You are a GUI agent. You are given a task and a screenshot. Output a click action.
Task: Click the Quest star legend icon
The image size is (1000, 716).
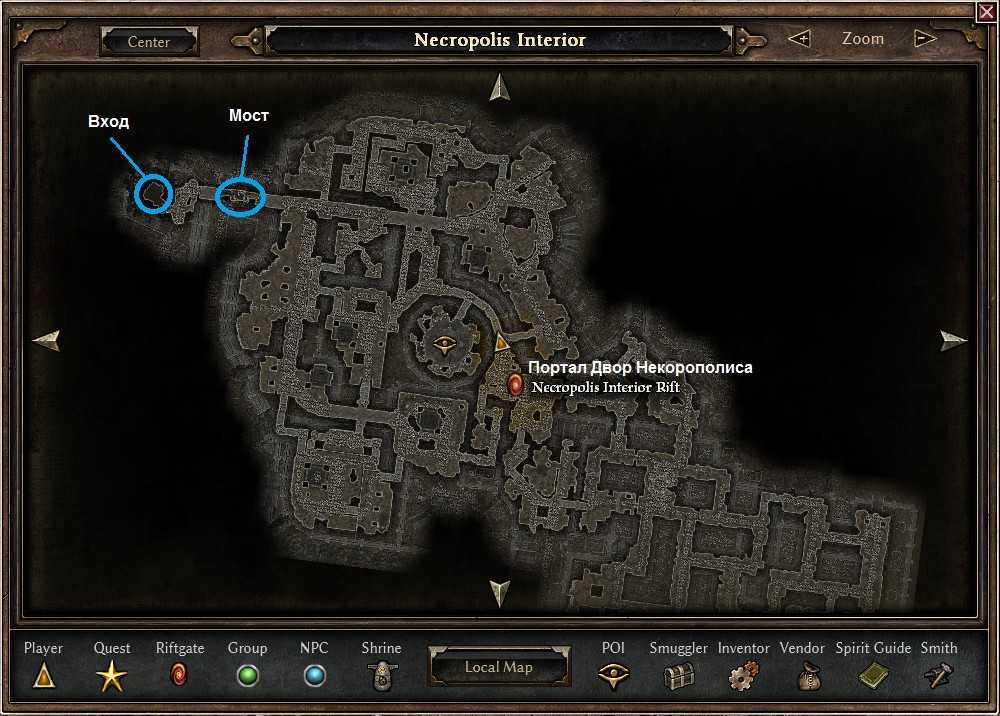[x=111, y=678]
